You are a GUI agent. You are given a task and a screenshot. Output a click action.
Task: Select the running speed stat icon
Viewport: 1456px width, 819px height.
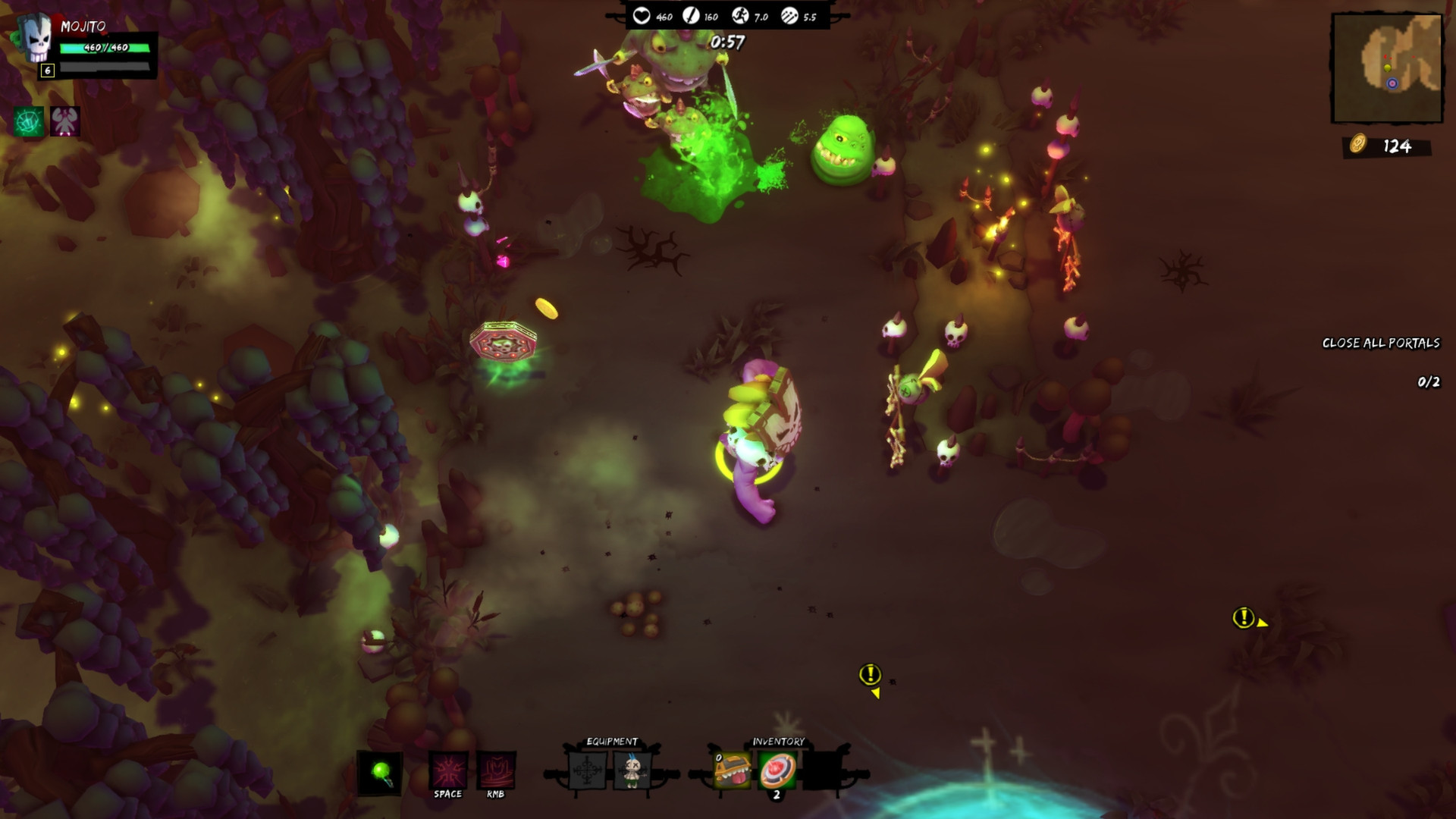pos(742,14)
